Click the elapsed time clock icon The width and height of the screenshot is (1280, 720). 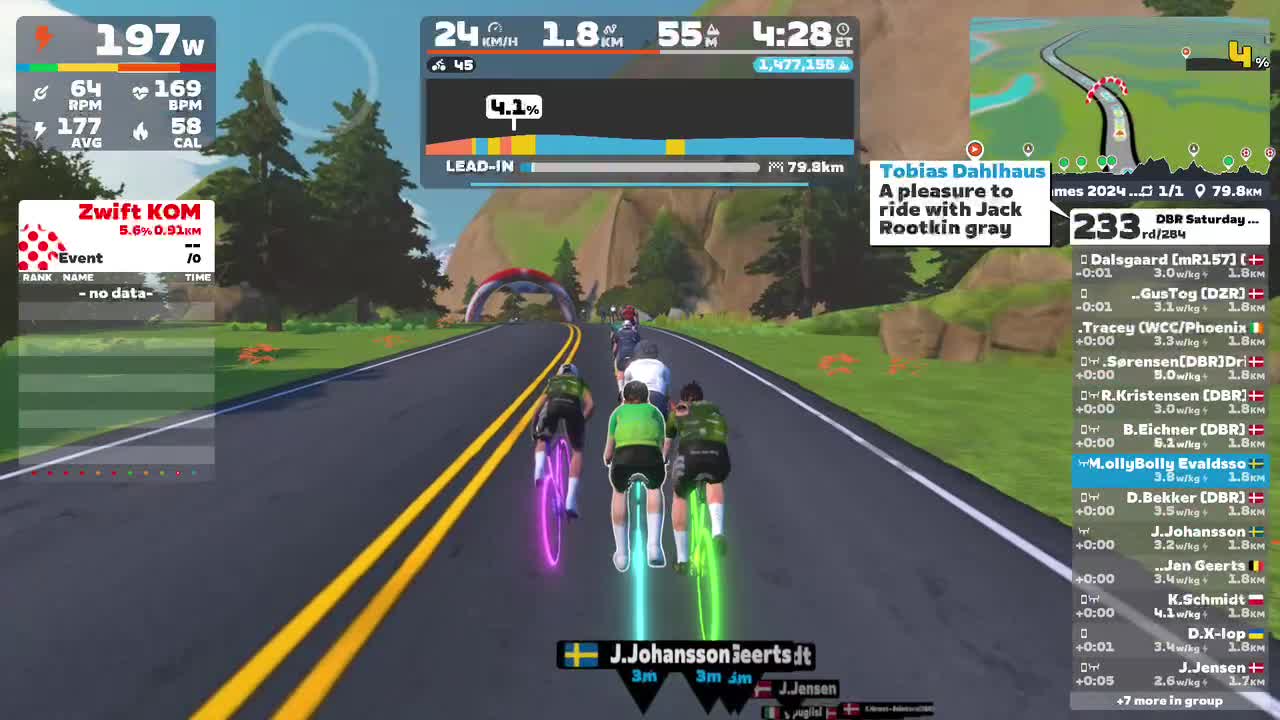[841, 31]
